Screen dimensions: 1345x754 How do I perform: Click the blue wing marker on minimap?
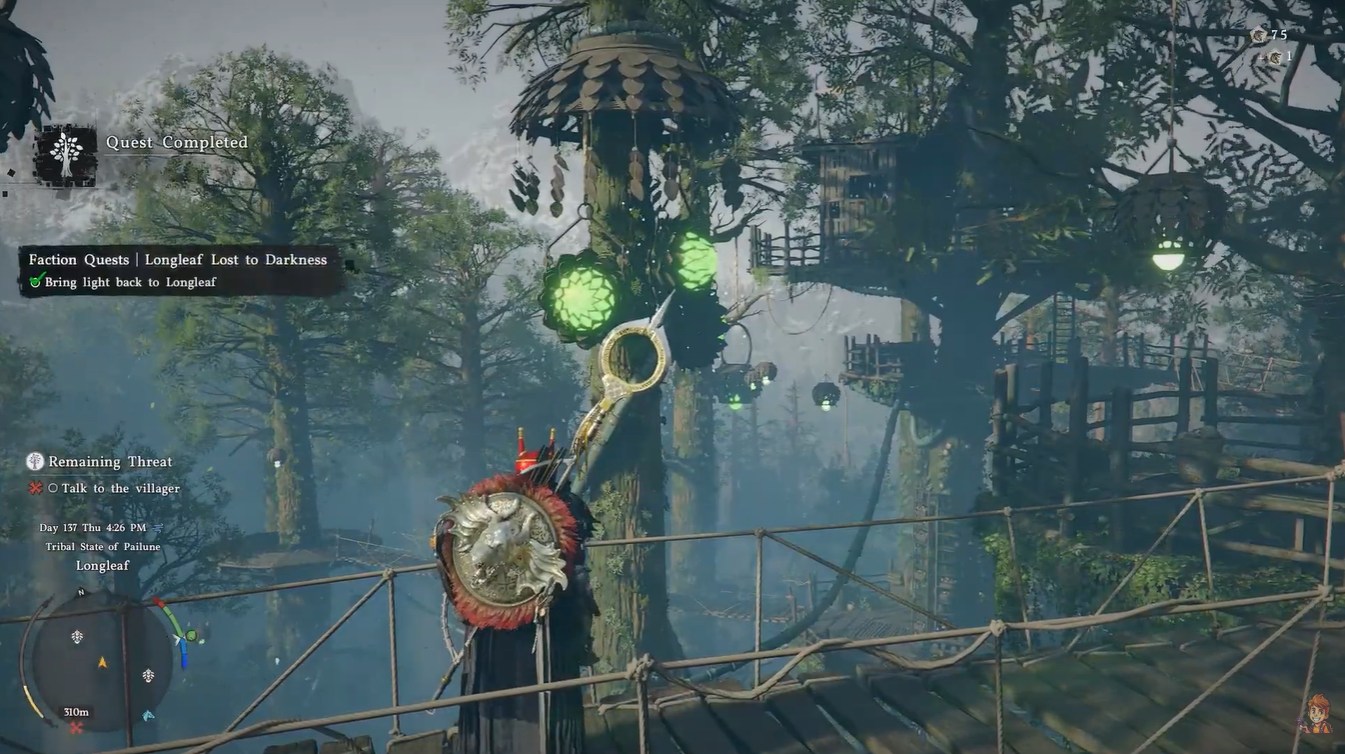click(149, 715)
